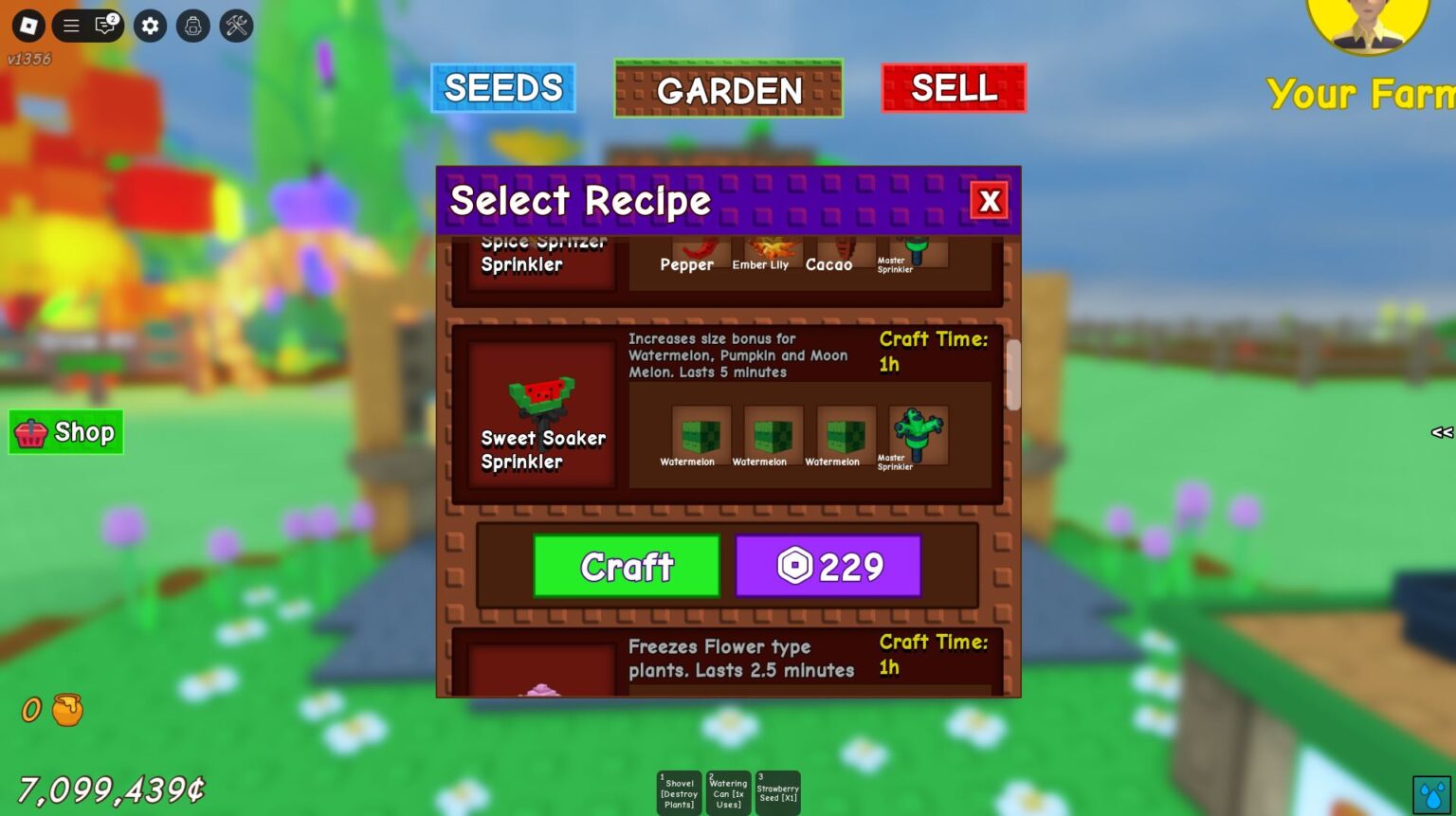
Task: Equip the Watering Can hotbar slot
Action: click(728, 791)
